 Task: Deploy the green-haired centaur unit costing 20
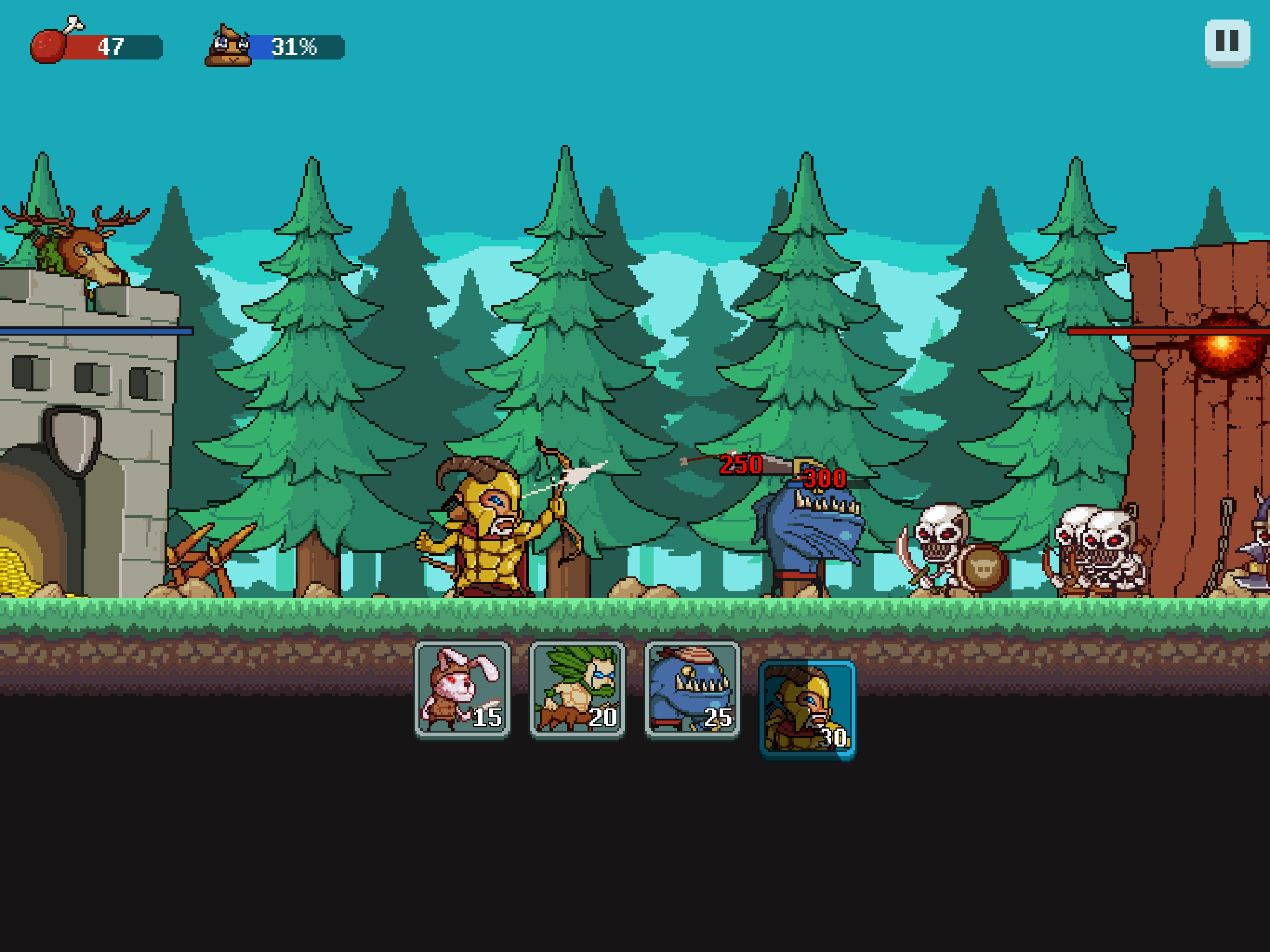pyautogui.click(x=577, y=689)
